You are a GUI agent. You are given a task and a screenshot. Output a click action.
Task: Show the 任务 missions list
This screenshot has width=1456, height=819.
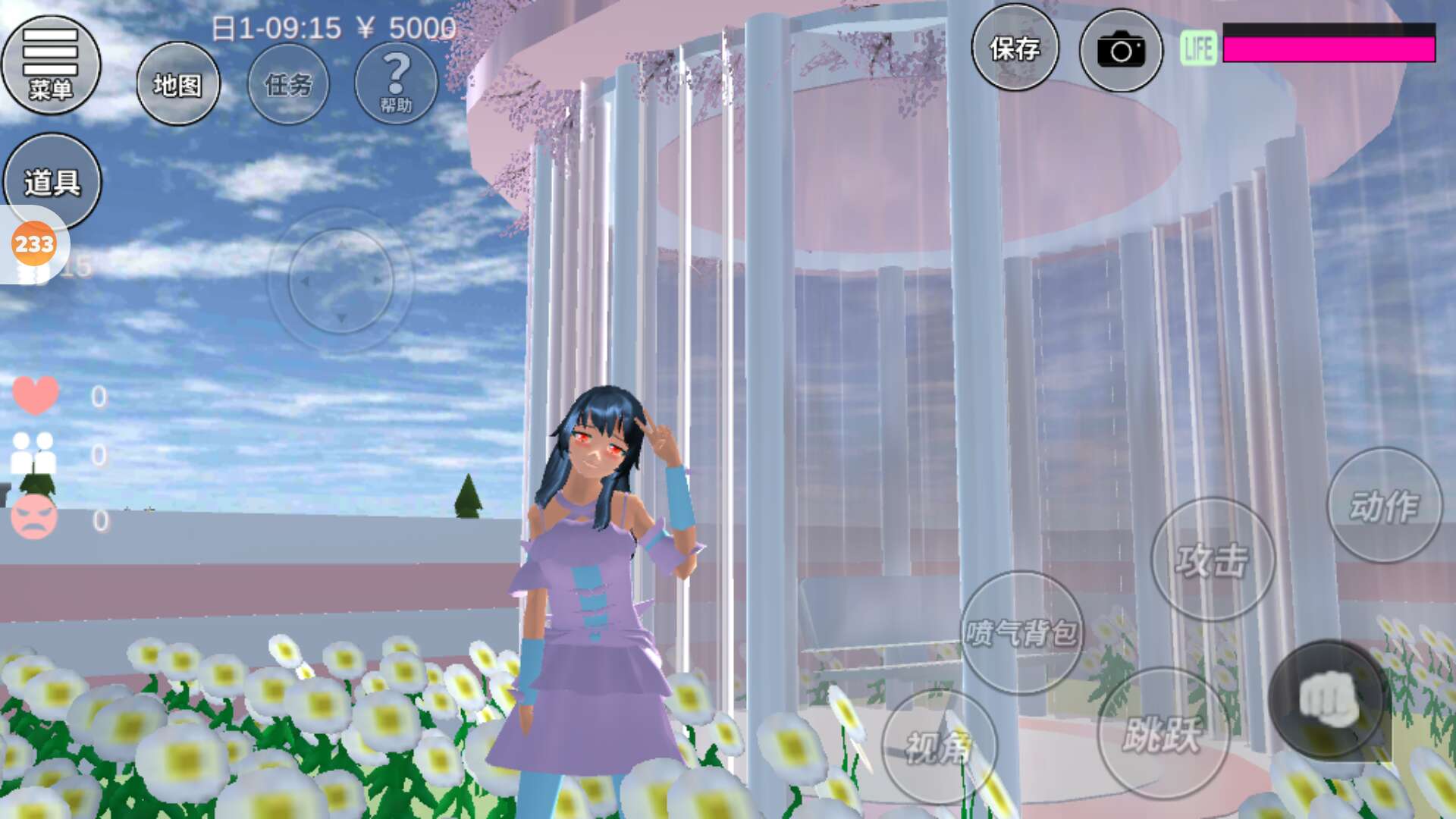(288, 84)
